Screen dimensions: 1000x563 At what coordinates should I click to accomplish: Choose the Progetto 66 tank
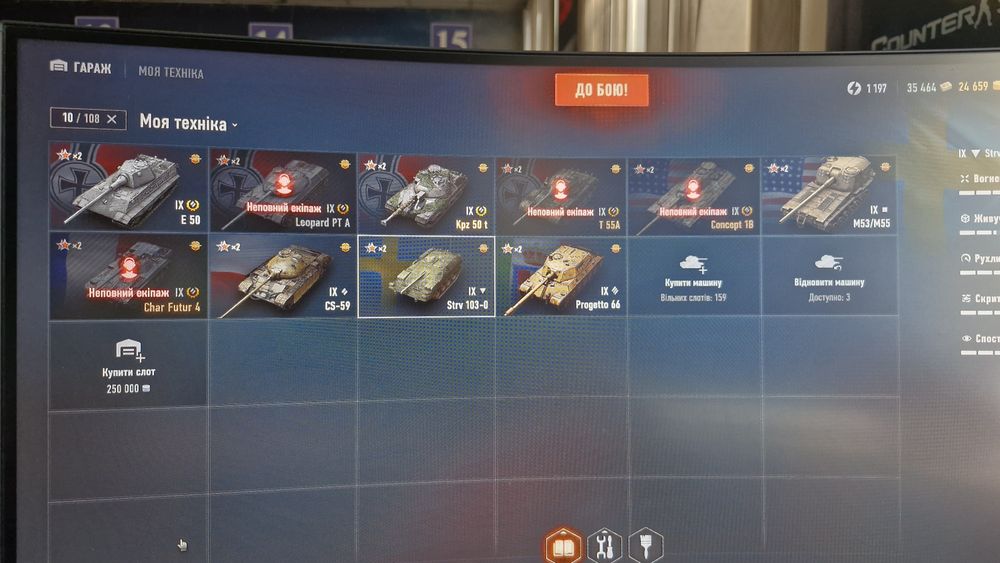pyautogui.click(x=561, y=277)
